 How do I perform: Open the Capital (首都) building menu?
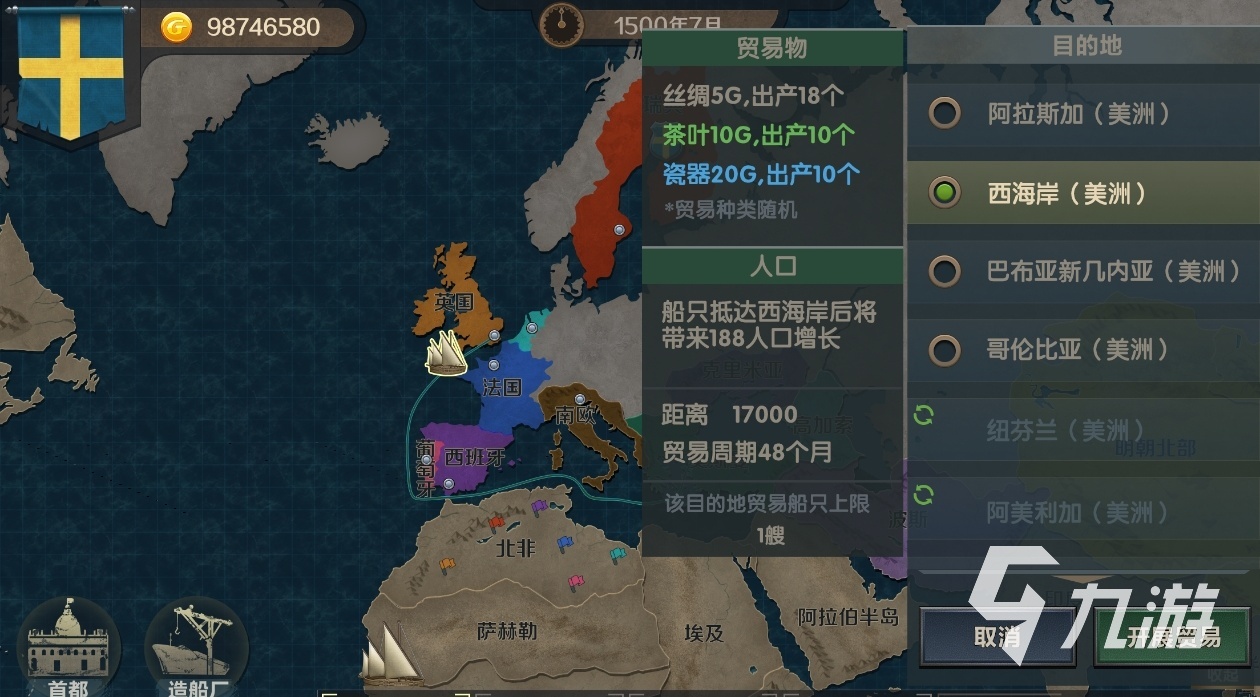point(67,647)
